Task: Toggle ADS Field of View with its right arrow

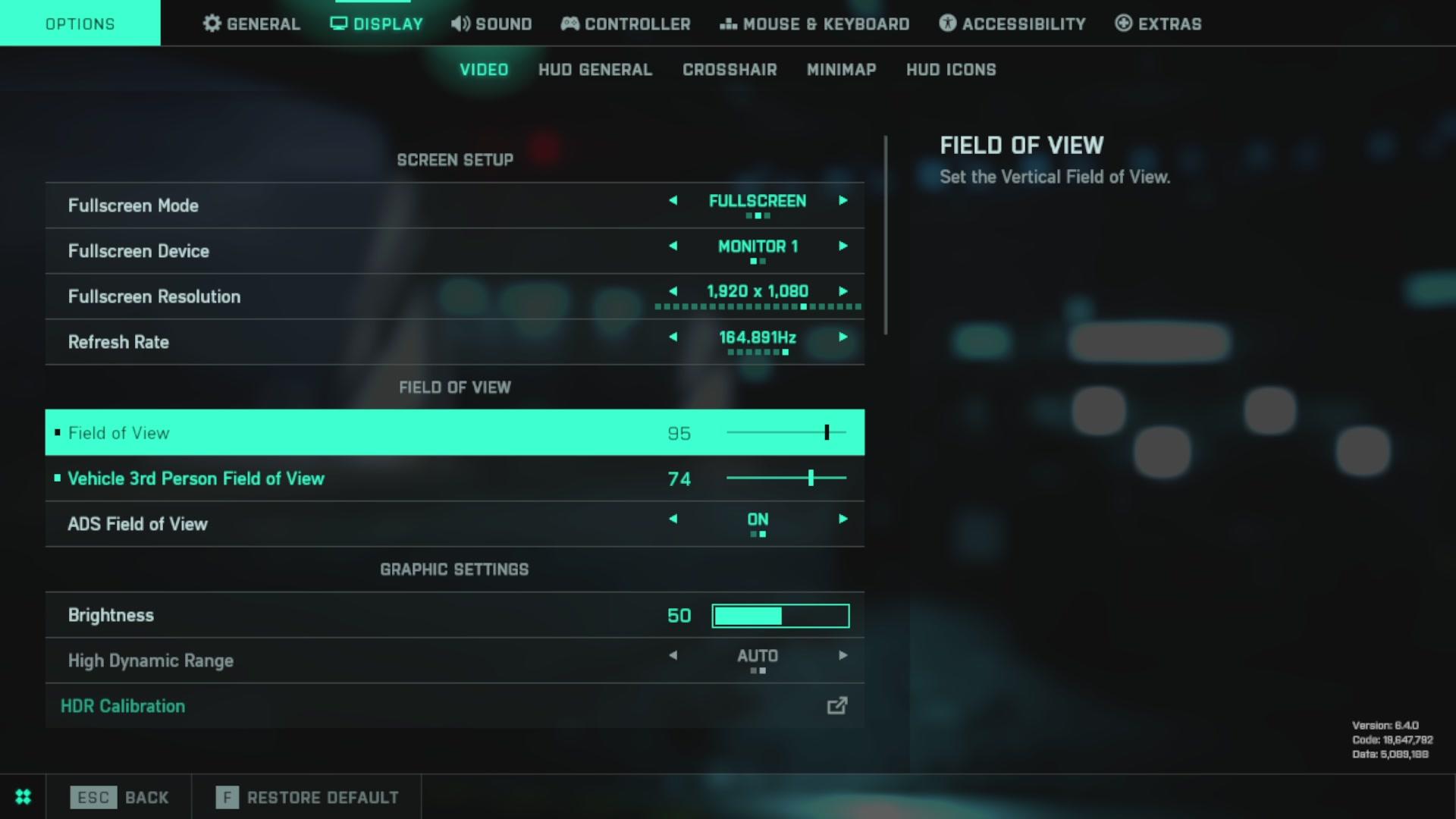Action: pos(843,519)
